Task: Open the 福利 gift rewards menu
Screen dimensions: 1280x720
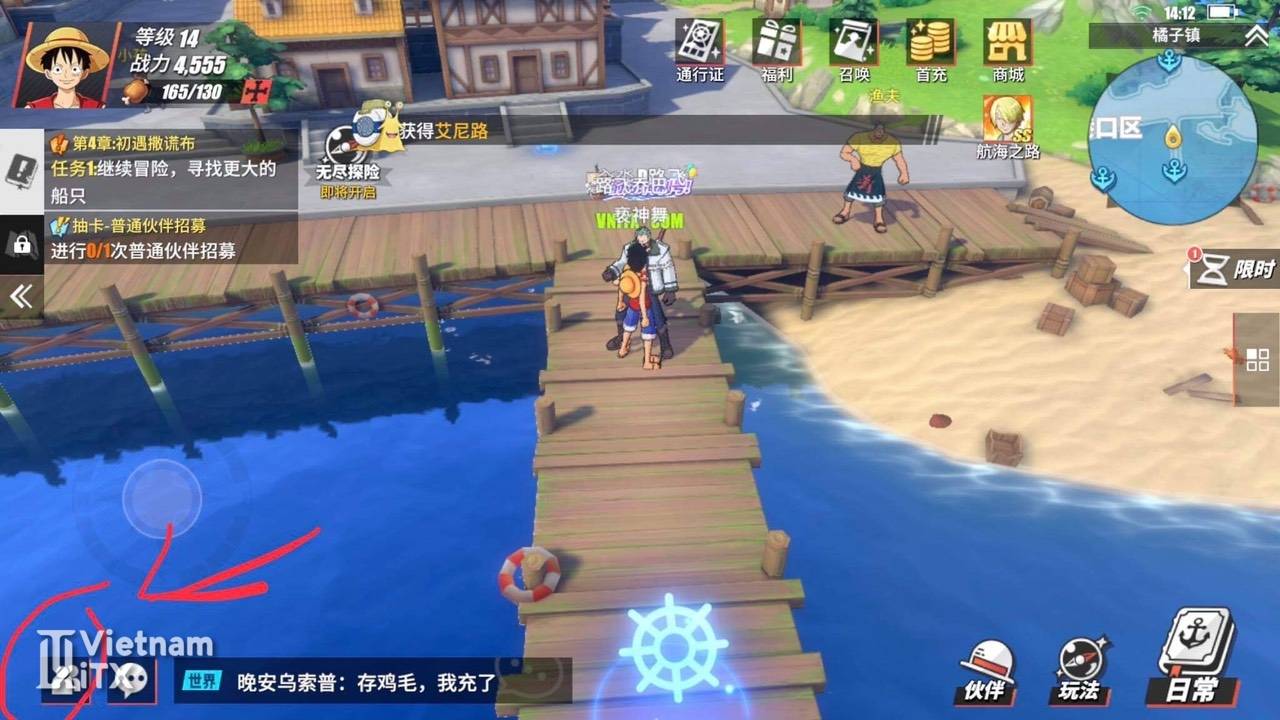Action: point(776,49)
